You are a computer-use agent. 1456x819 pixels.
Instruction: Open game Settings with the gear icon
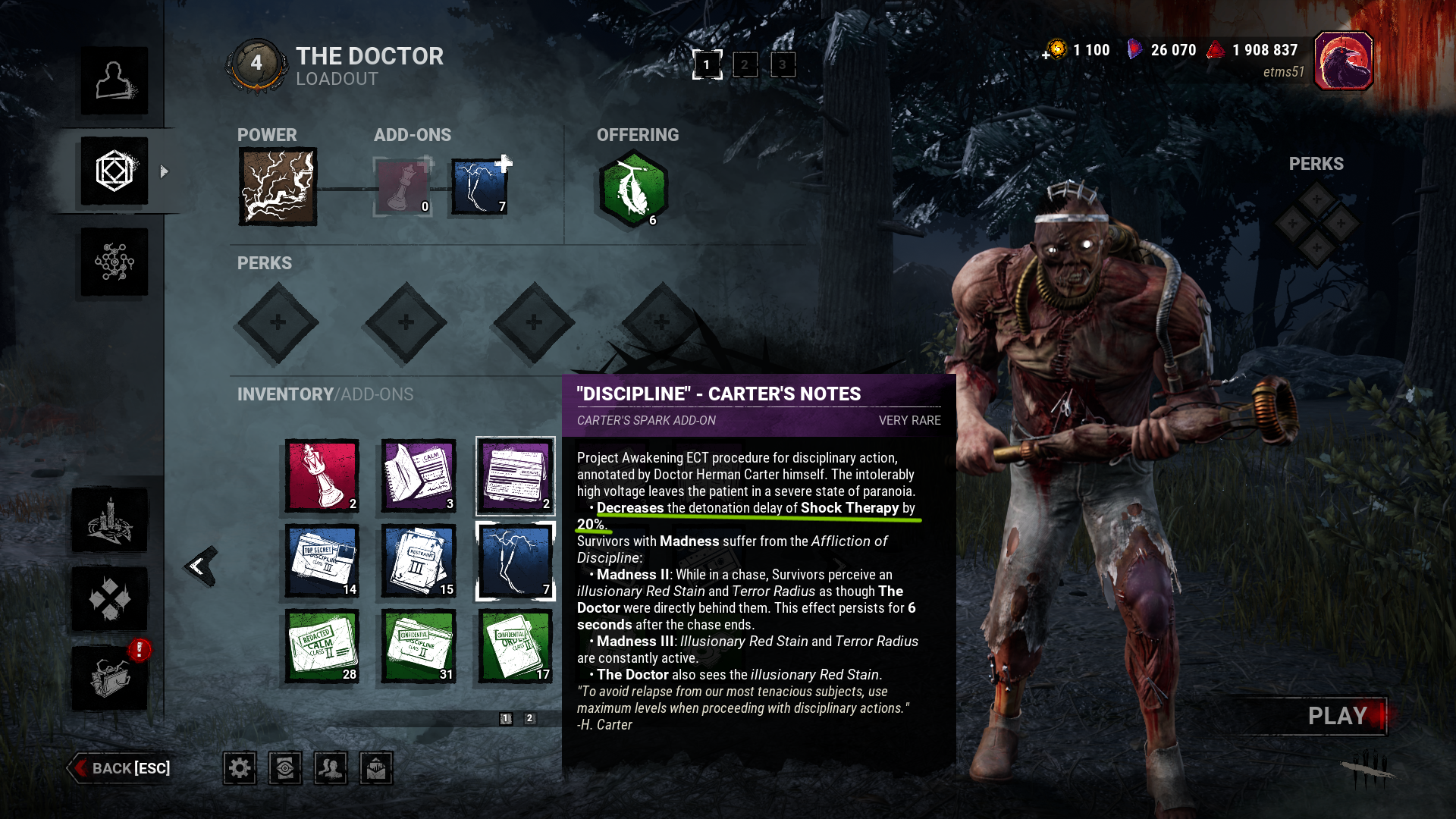point(240,767)
